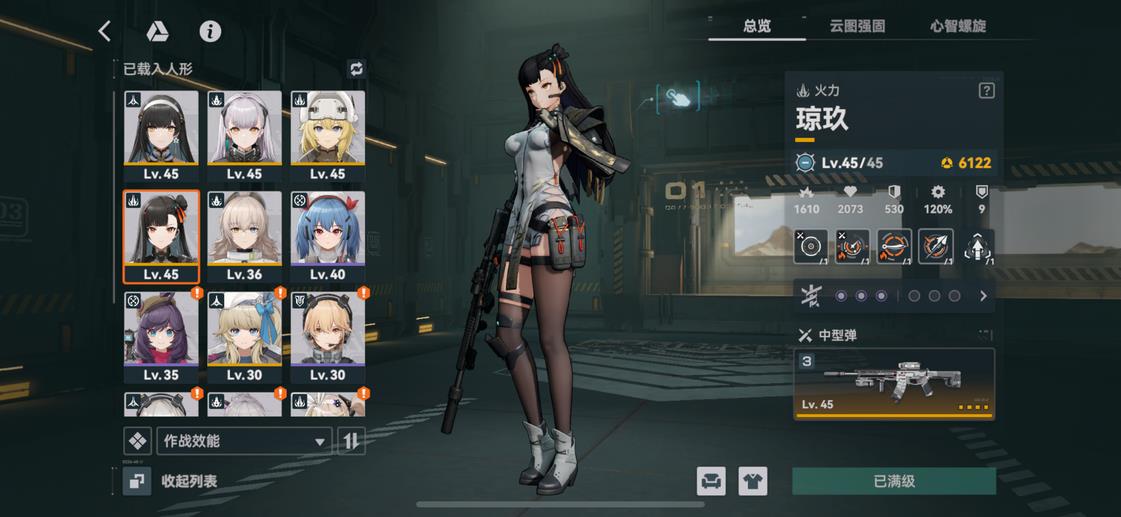Open the question mark help for 火力
The height and width of the screenshot is (517, 1121).
pyautogui.click(x=986, y=91)
